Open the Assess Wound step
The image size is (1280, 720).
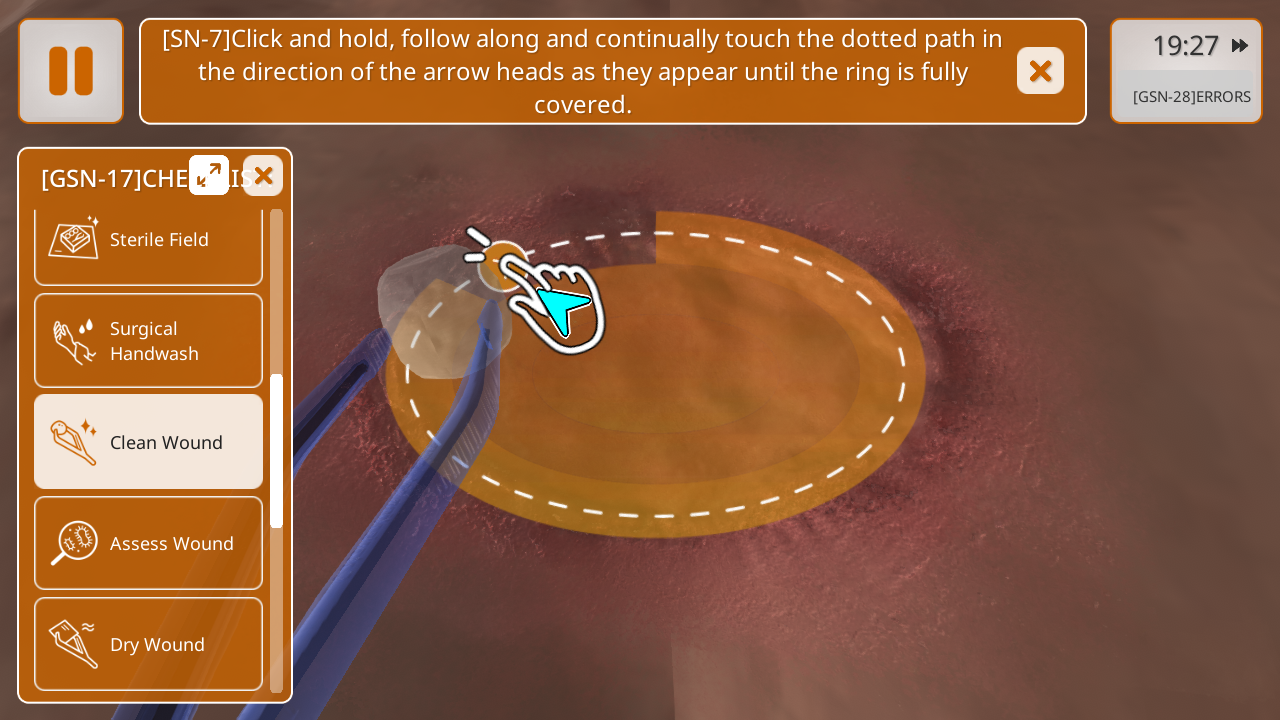[148, 543]
